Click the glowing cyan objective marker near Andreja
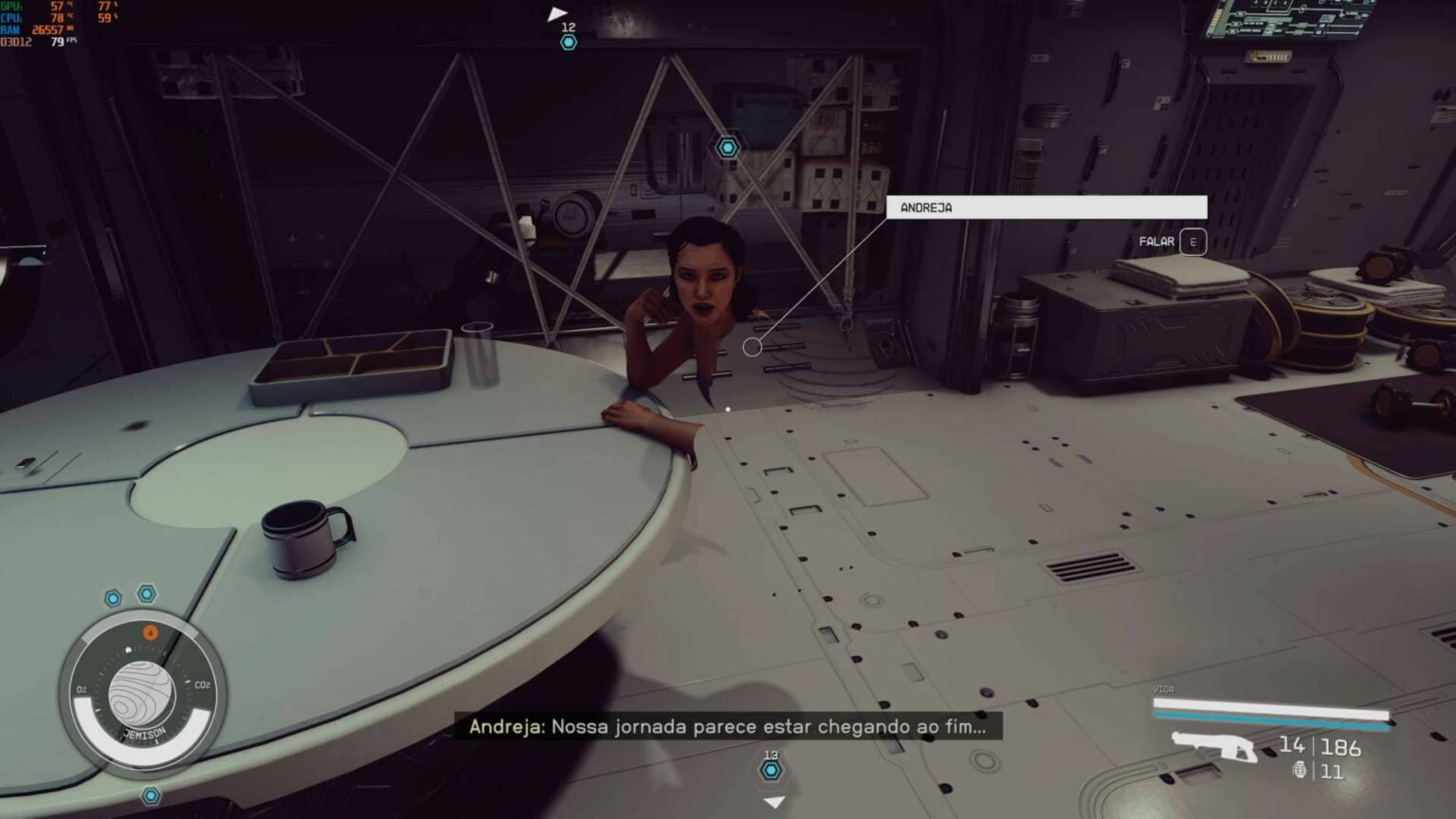The width and height of the screenshot is (1456, 819). (x=726, y=148)
